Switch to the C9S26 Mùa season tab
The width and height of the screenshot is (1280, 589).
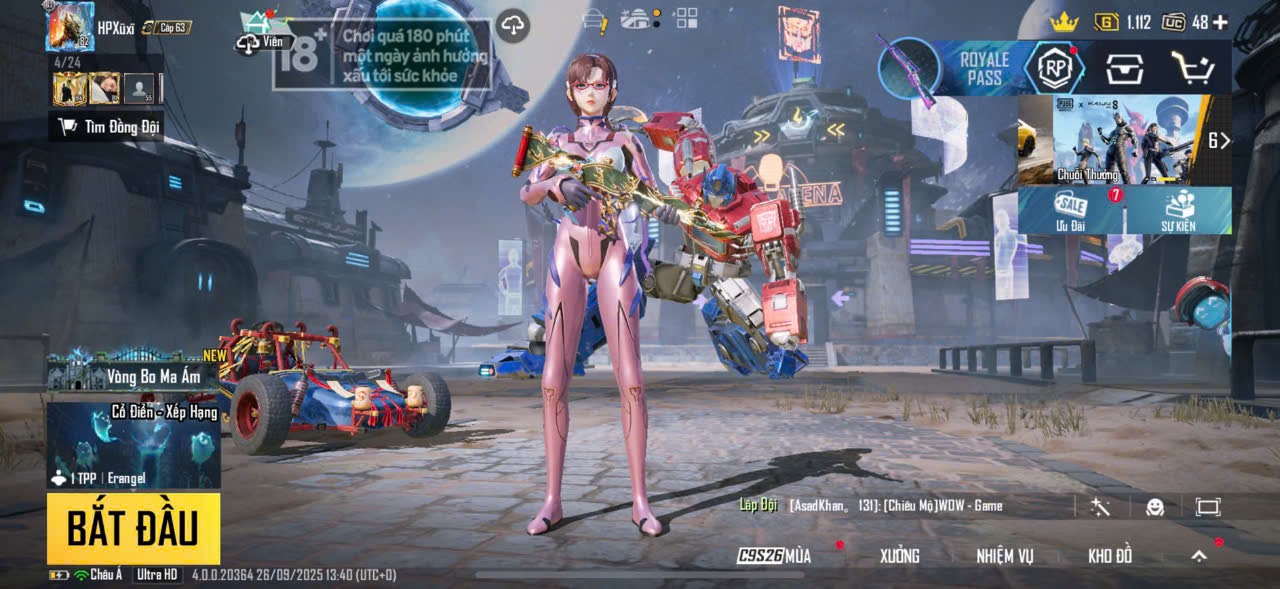click(775, 556)
